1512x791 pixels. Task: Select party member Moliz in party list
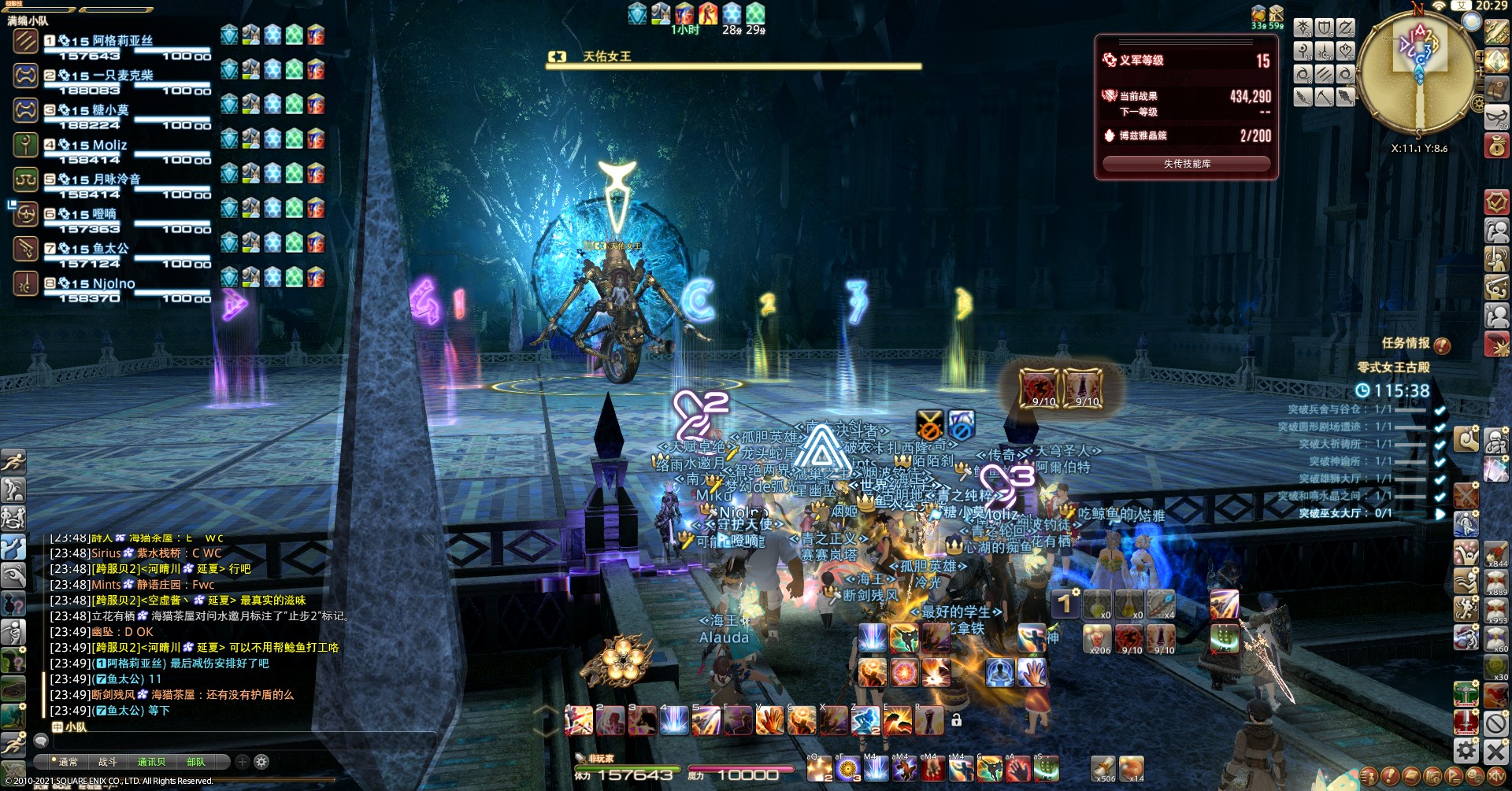(x=109, y=145)
